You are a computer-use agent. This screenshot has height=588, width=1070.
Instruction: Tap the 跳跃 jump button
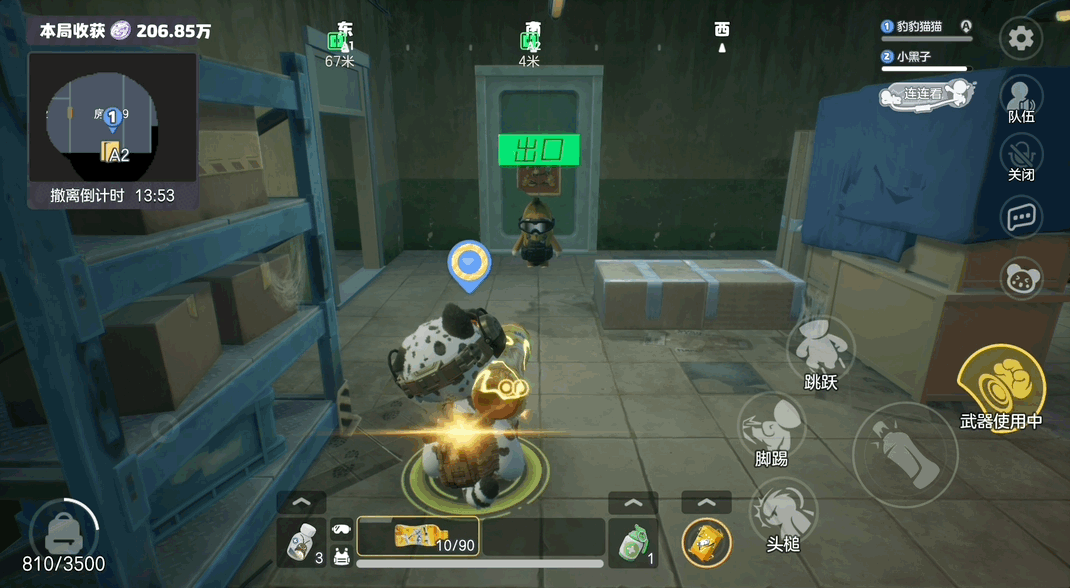pyautogui.click(x=820, y=351)
